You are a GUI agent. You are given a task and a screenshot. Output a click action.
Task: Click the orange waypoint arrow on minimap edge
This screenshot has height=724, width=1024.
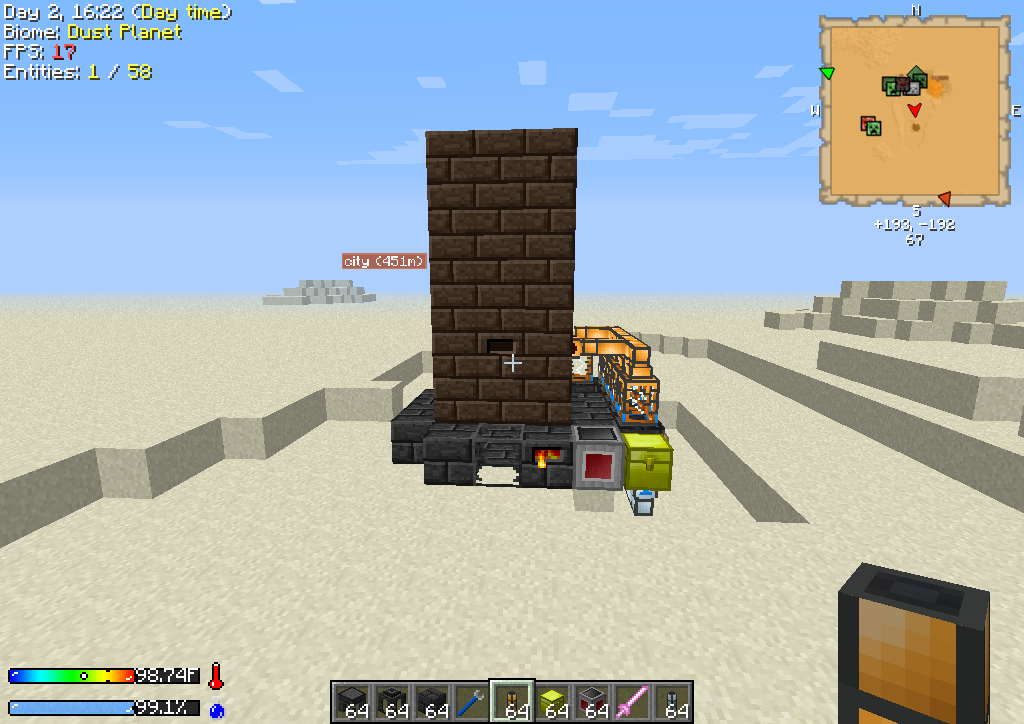(x=943, y=198)
